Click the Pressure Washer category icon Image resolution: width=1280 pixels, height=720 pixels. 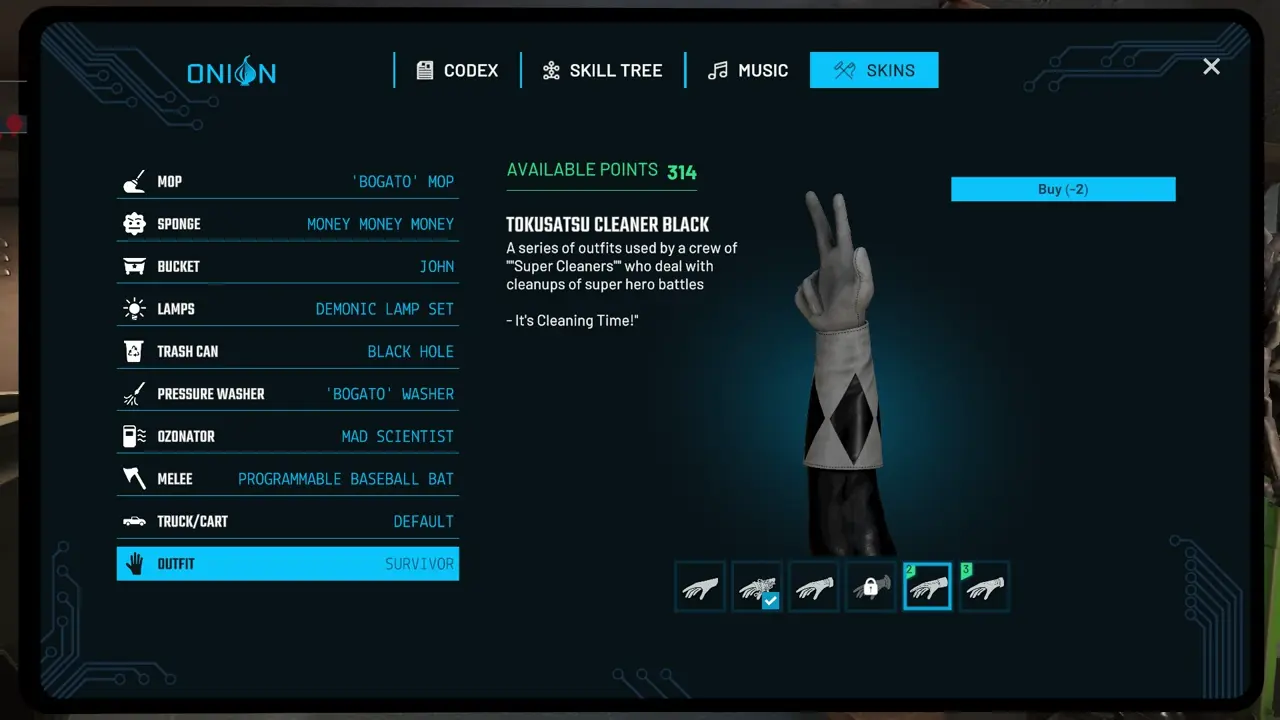(133, 393)
